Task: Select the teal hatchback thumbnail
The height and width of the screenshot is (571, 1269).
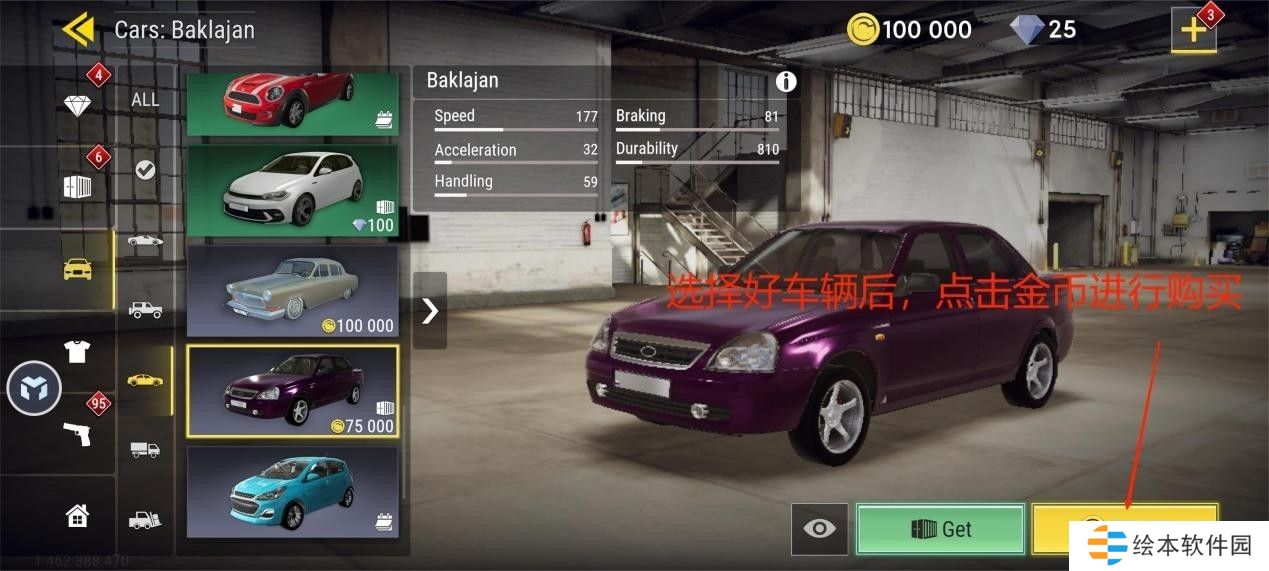Action: pyautogui.click(x=292, y=491)
